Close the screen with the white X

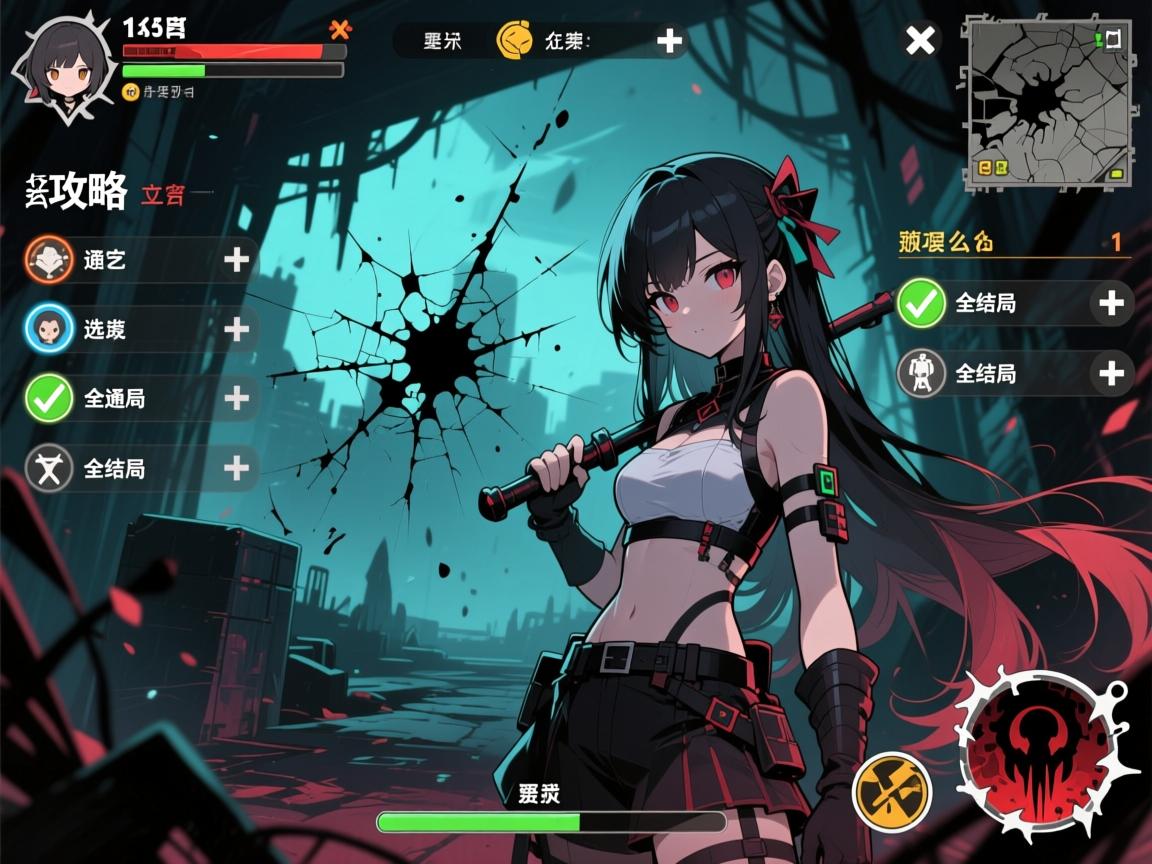pyautogui.click(x=920, y=41)
